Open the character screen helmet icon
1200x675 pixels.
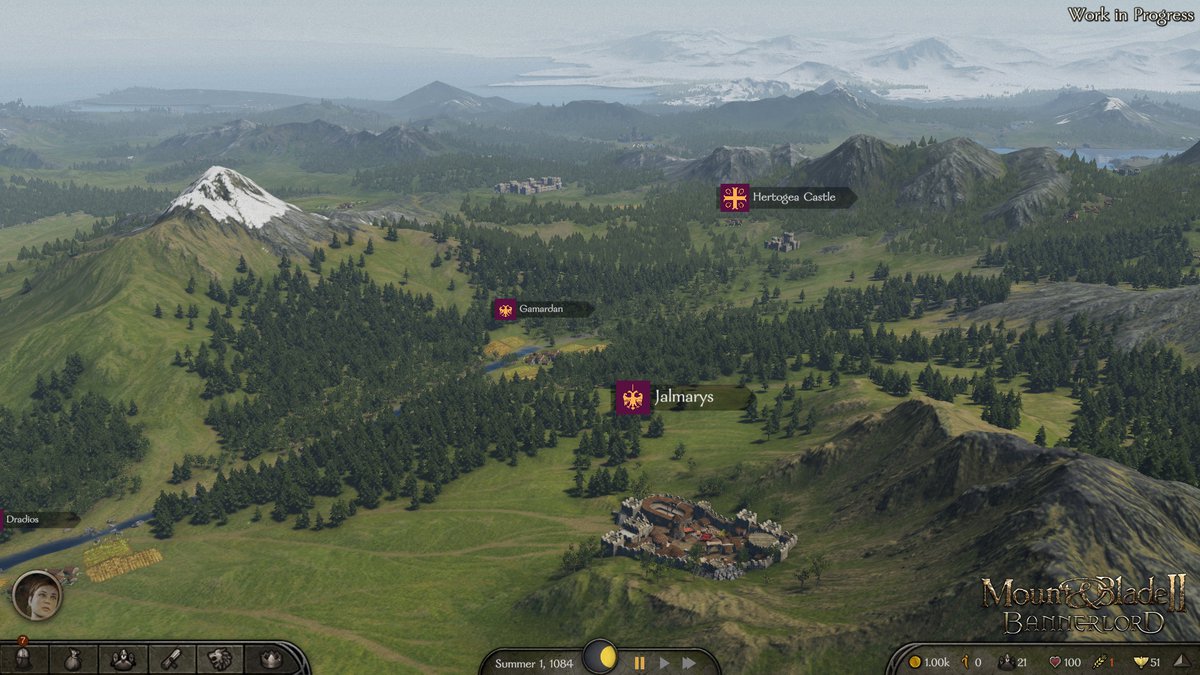click(22, 659)
